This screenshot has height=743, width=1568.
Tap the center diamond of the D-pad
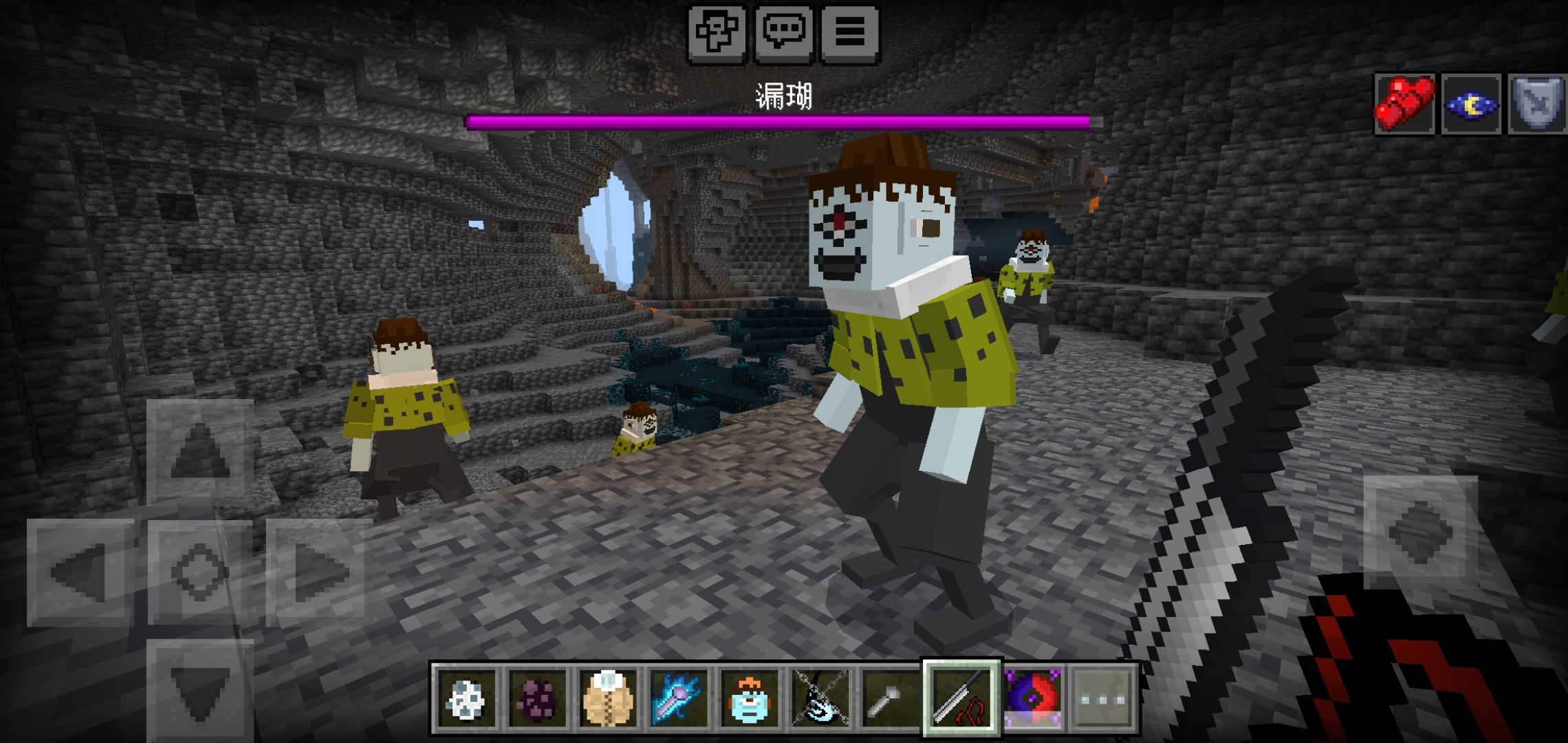point(199,572)
